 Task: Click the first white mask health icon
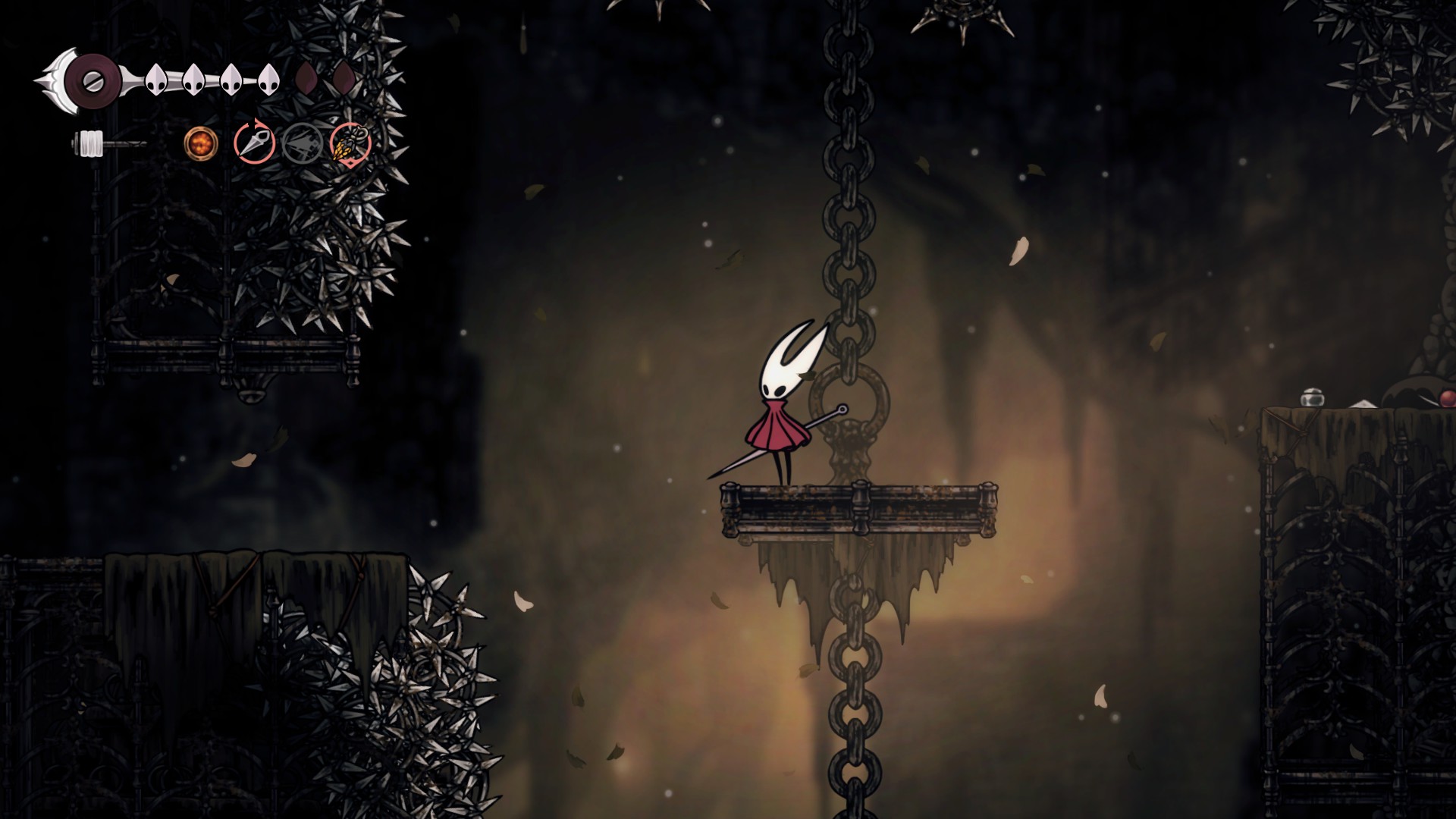[155, 80]
